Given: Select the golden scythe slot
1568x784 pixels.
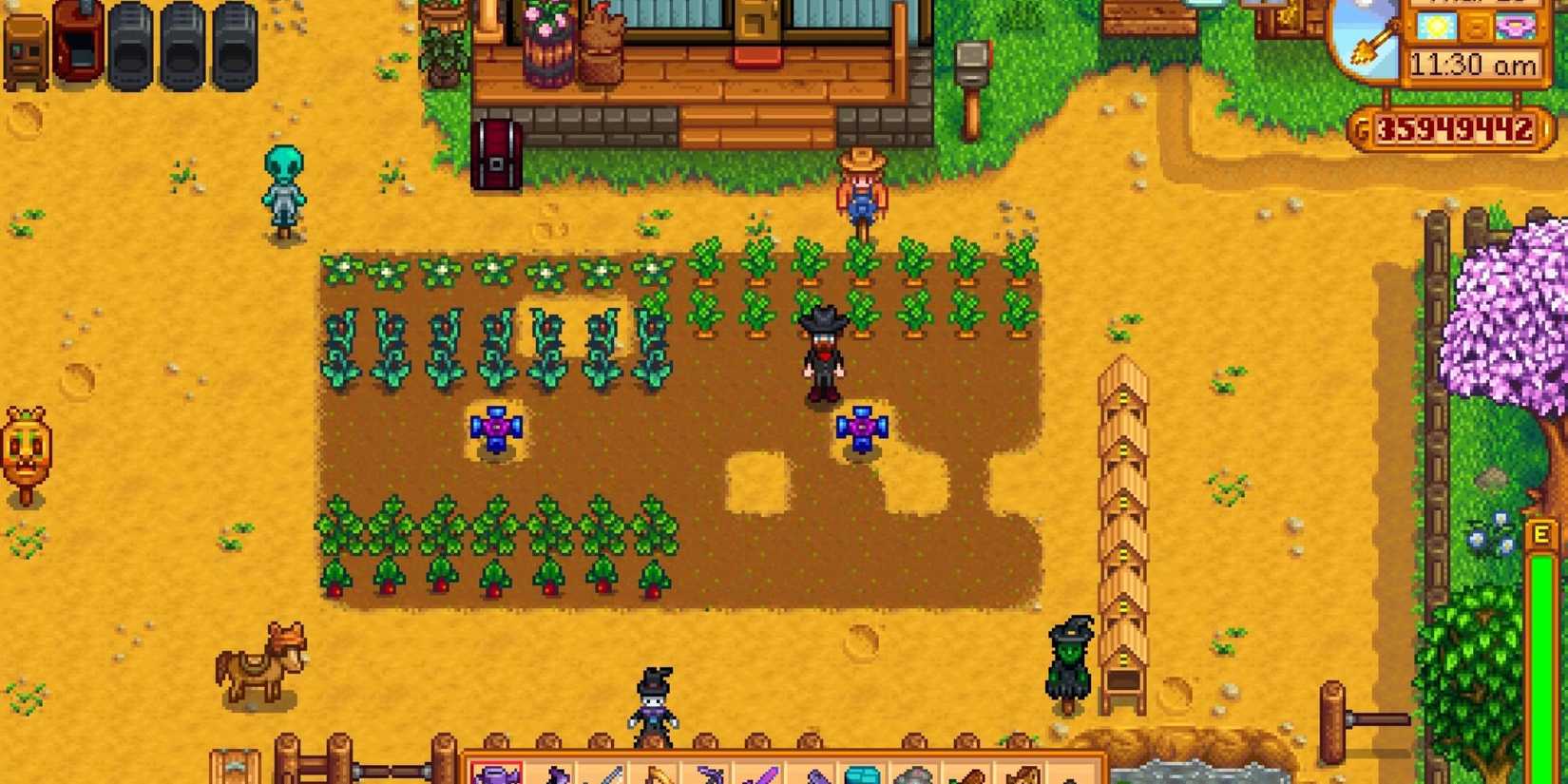Looking at the screenshot, I should (x=659, y=770).
